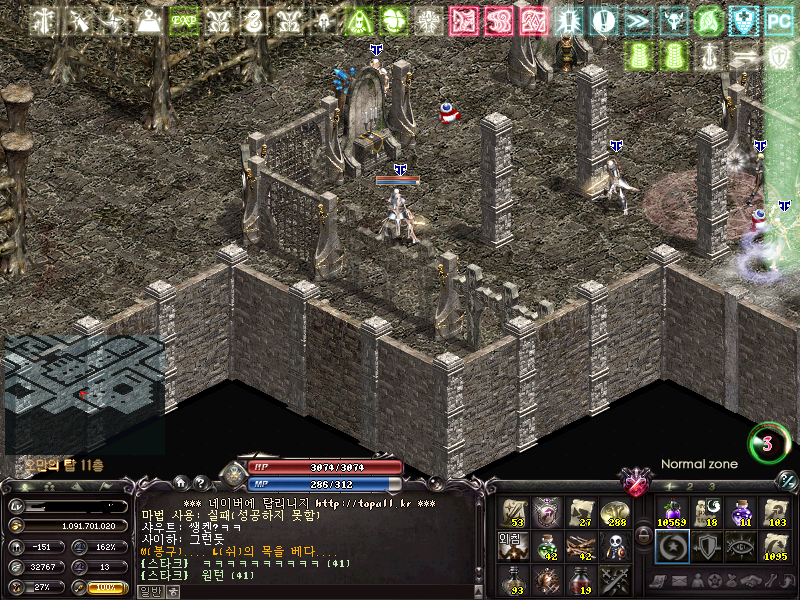This screenshot has width=800, height=600.
Task: Switch to hotbar page 3
Action: [x=711, y=486]
